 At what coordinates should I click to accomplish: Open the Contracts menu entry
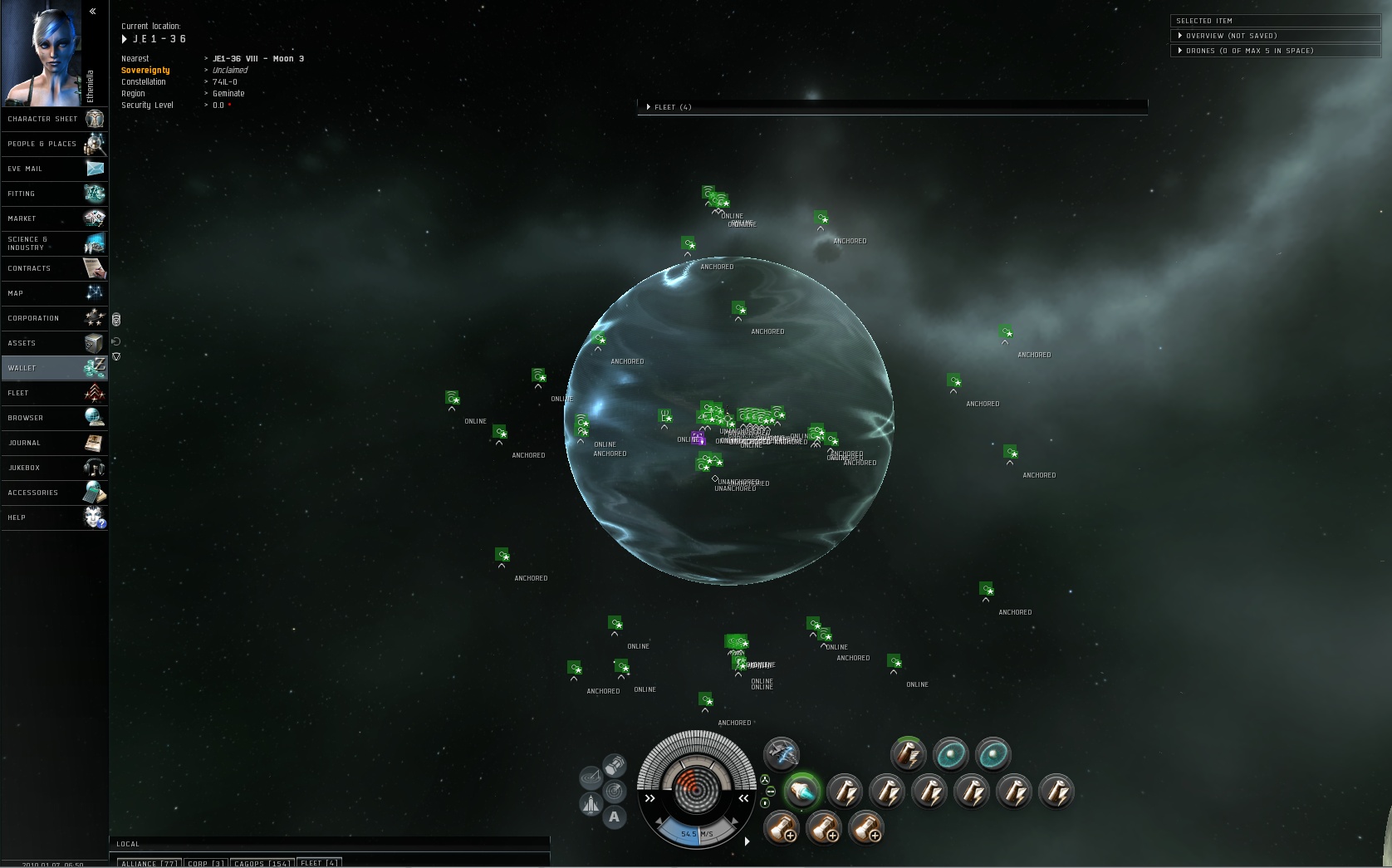tap(55, 268)
